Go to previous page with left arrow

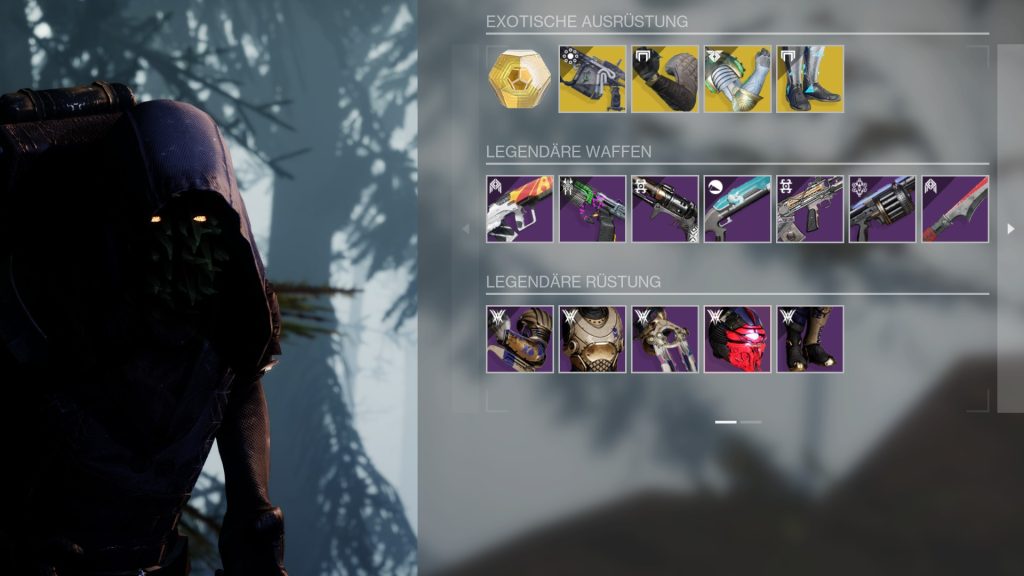(x=464, y=229)
